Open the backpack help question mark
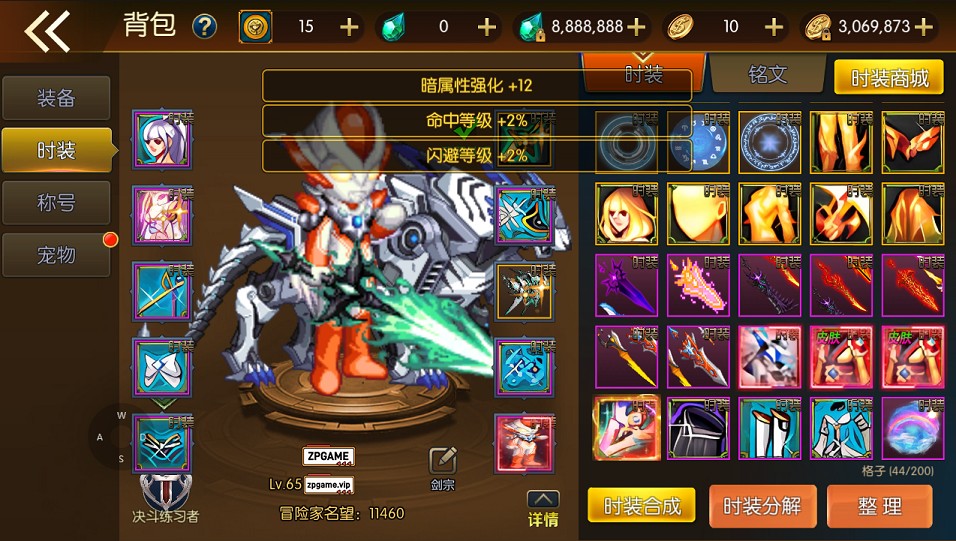The height and width of the screenshot is (541, 956). click(204, 27)
